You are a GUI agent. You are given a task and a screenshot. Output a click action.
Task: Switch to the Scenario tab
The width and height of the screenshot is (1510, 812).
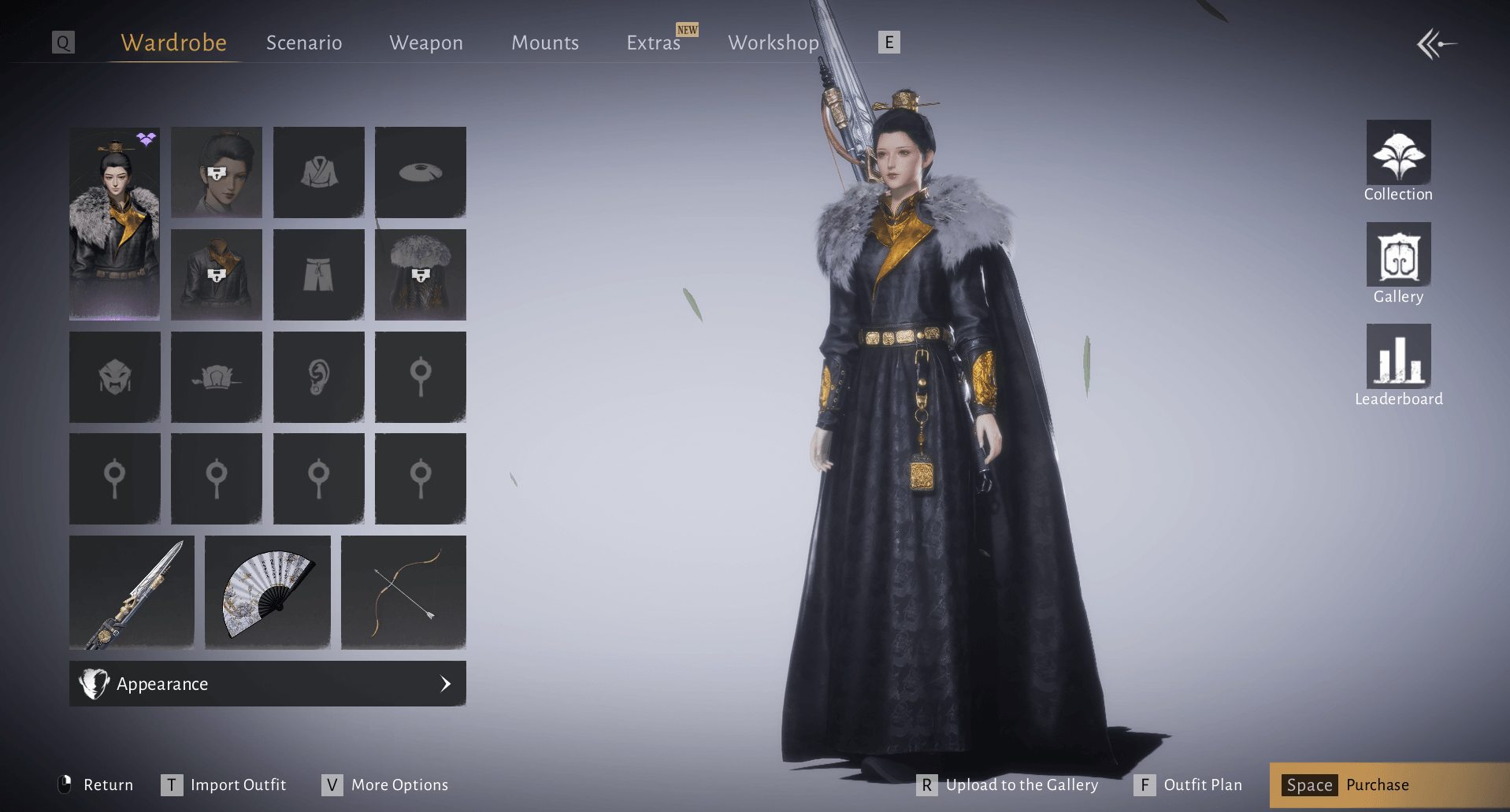304,43
